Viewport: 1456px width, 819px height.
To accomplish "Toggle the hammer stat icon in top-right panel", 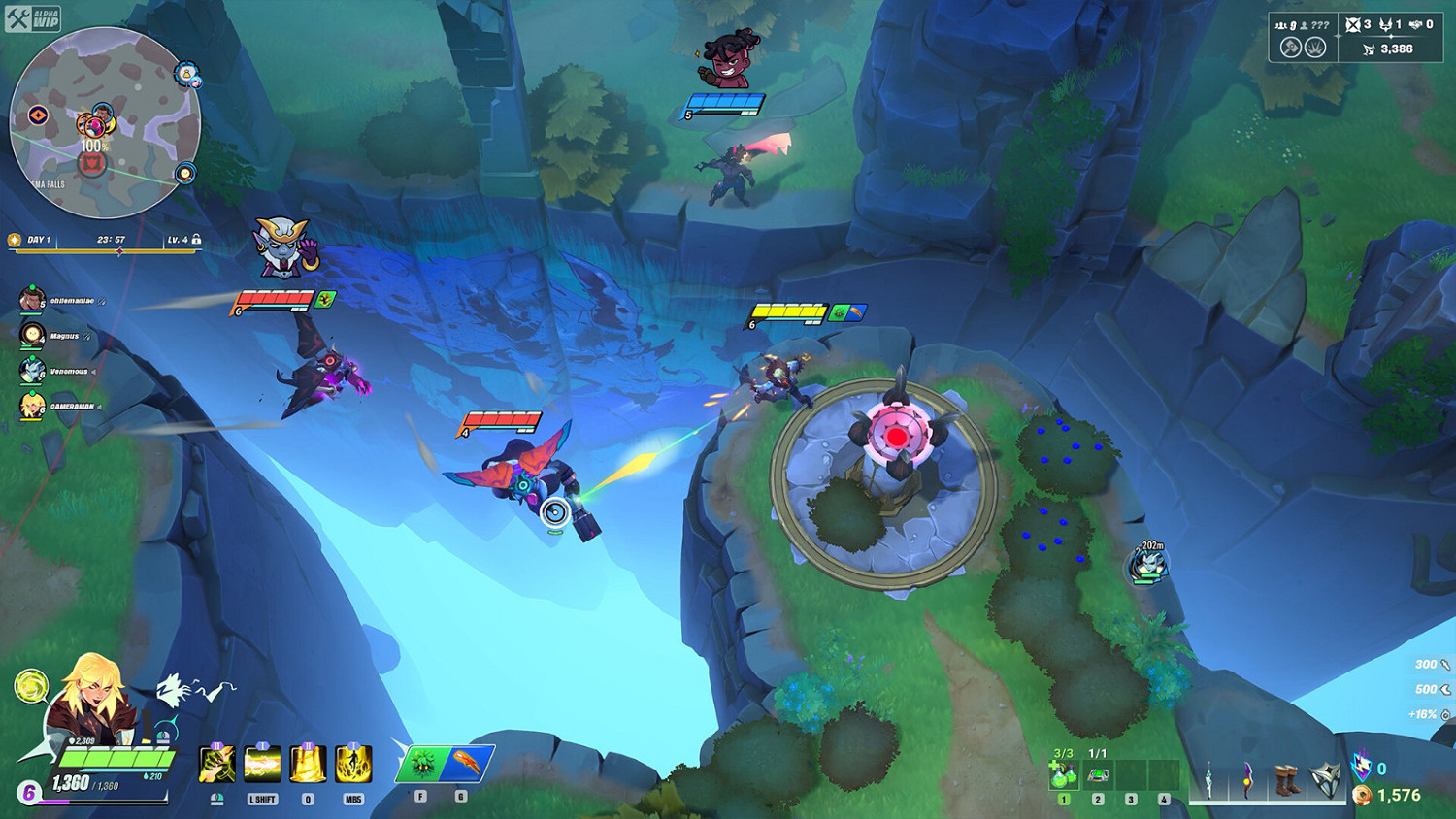I will coord(1290,48).
